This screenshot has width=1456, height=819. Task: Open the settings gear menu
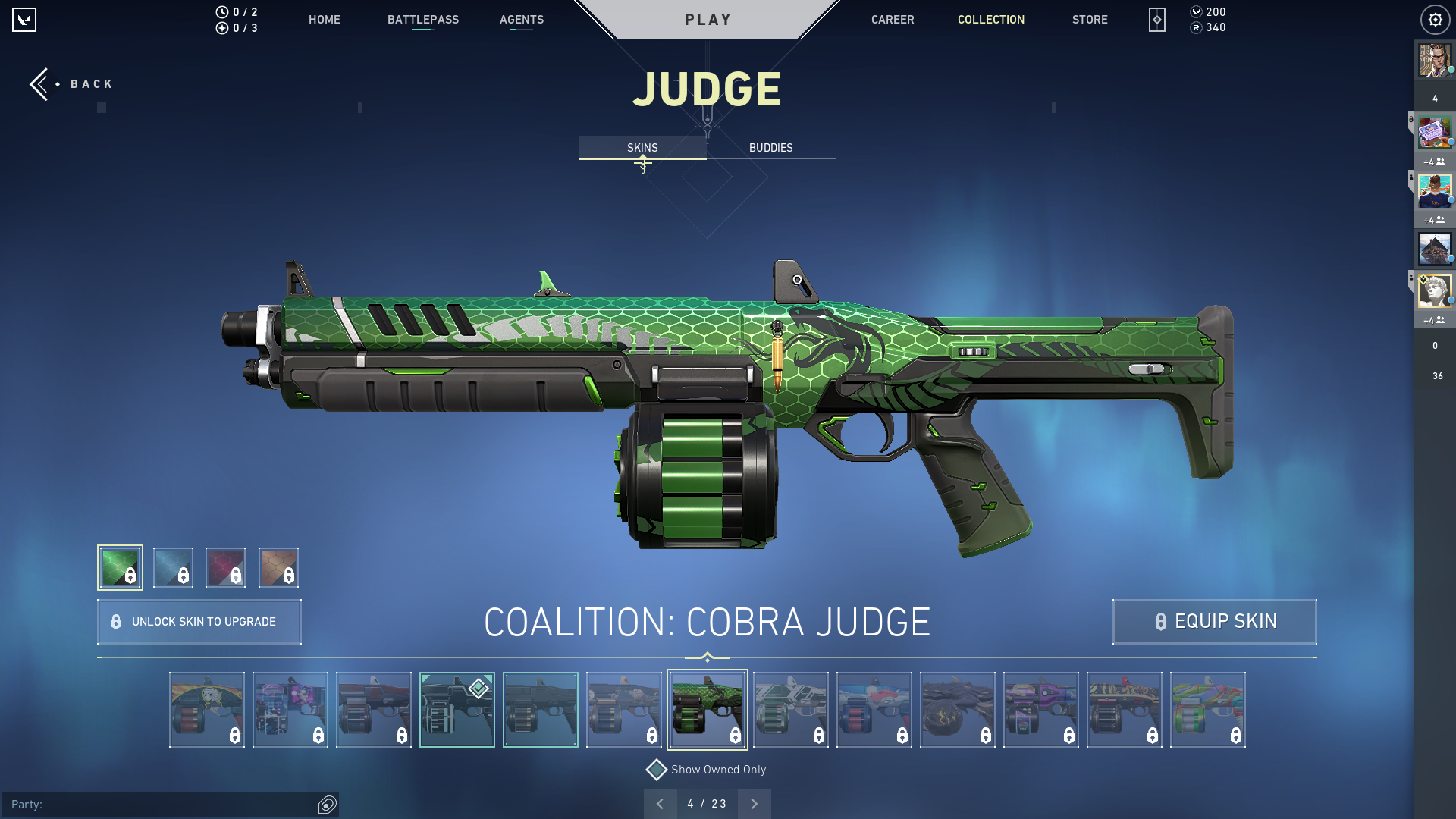tap(1435, 20)
